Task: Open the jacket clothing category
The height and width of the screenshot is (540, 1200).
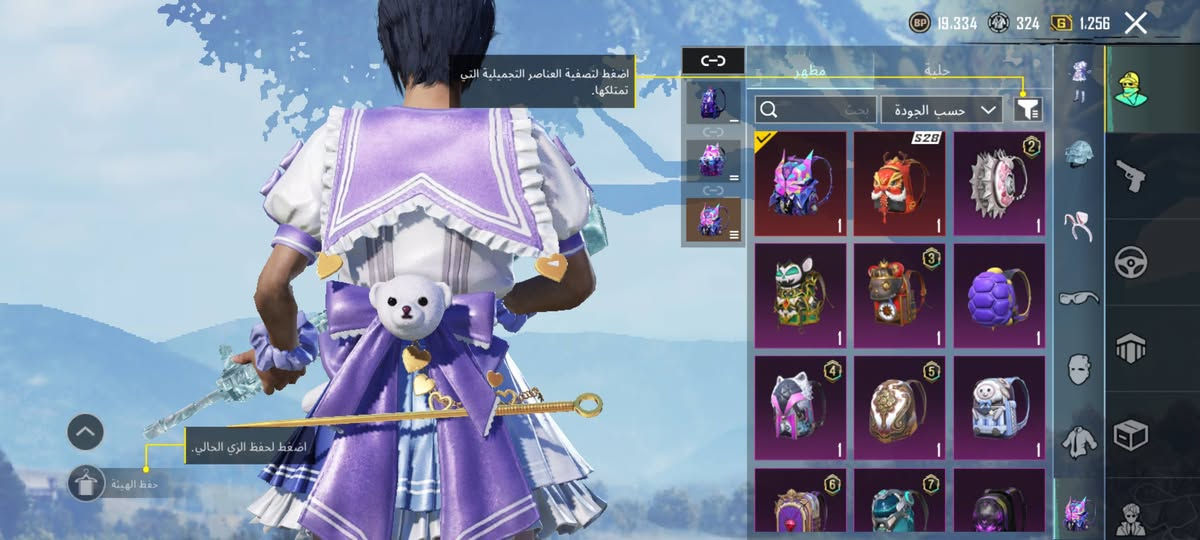Action: (x=1079, y=438)
